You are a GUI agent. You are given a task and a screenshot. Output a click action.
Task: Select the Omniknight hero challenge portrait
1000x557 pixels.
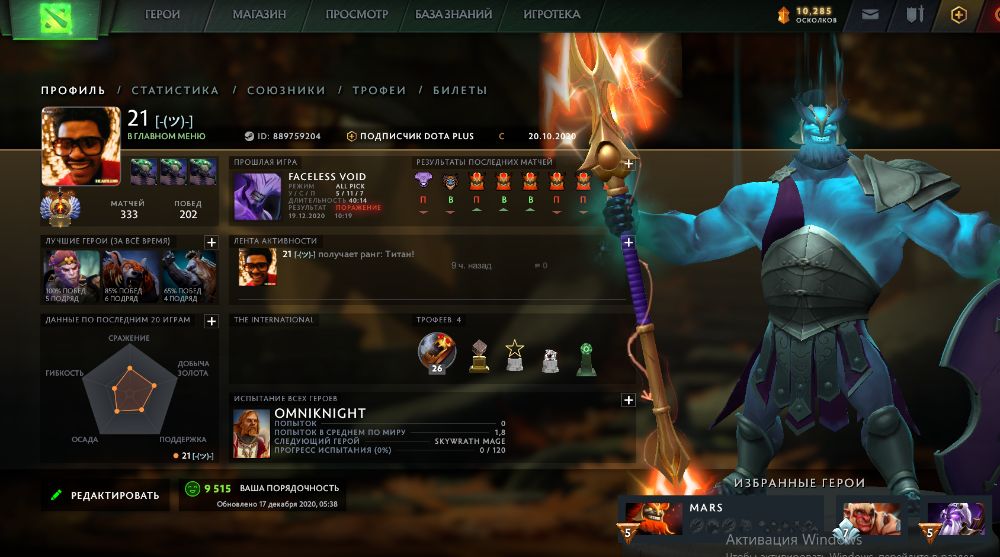252,434
